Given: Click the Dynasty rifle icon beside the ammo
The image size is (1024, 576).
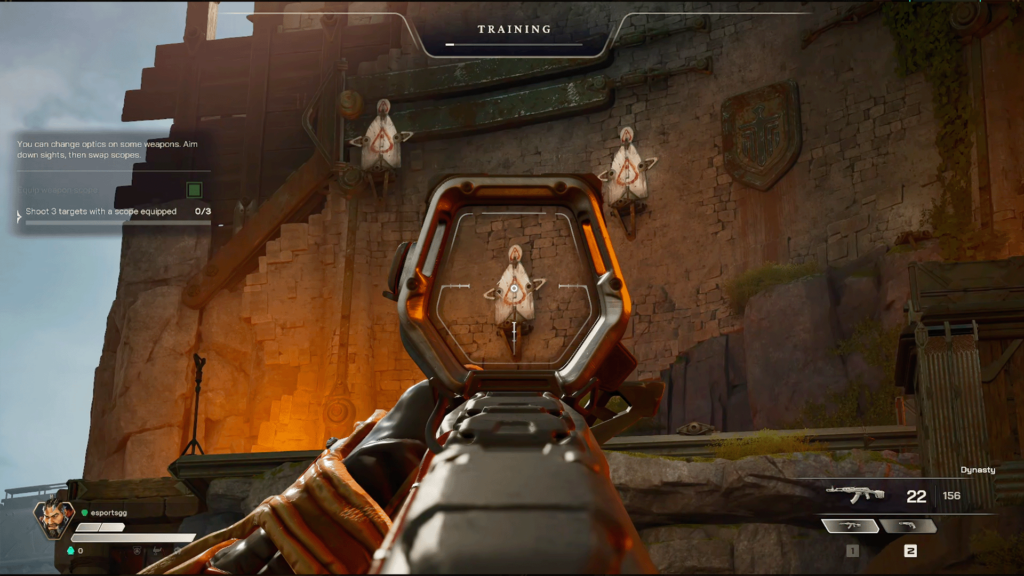Looking at the screenshot, I should (x=855, y=495).
